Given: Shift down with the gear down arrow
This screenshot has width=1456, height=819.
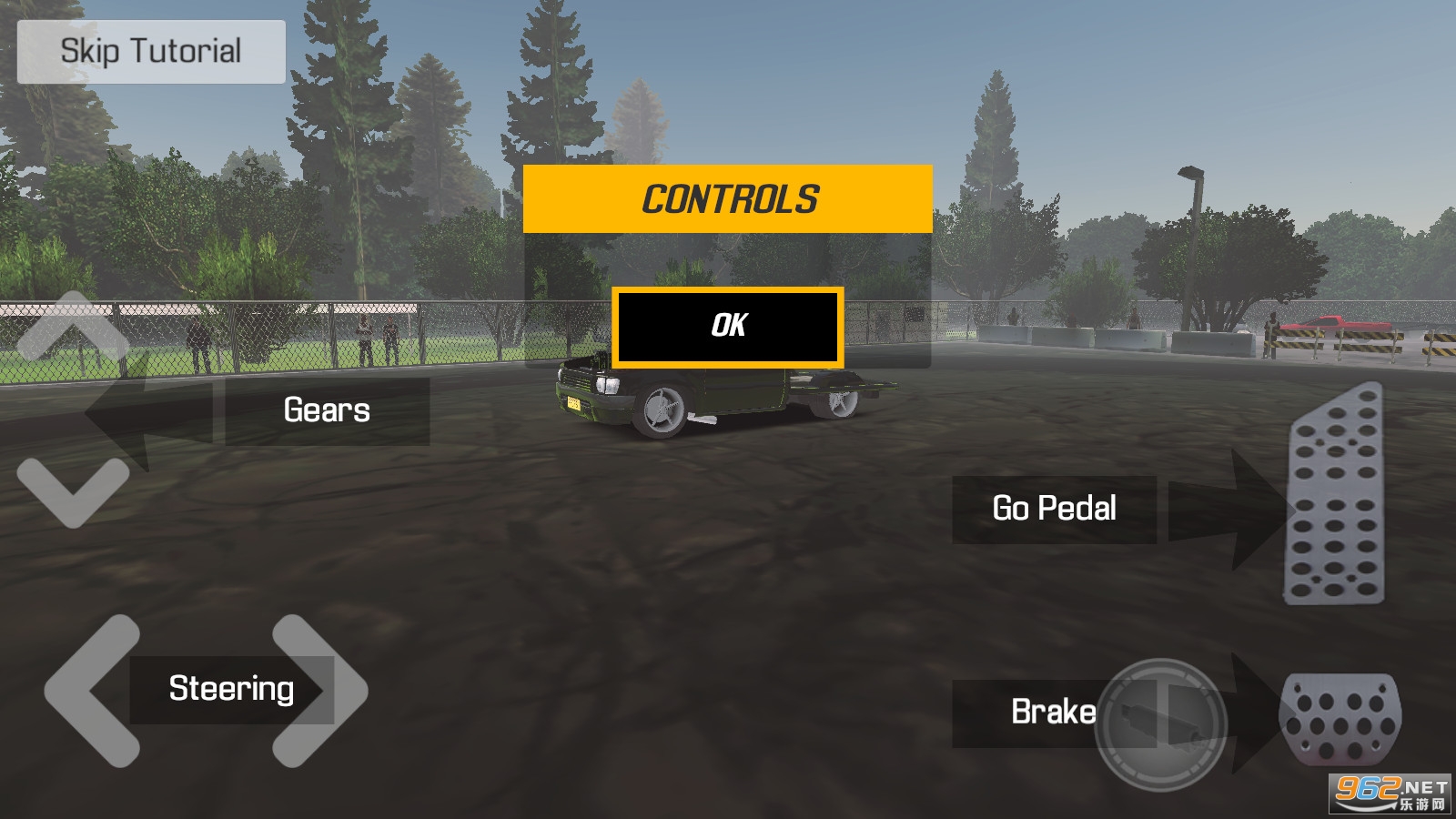Looking at the screenshot, I should [x=73, y=491].
